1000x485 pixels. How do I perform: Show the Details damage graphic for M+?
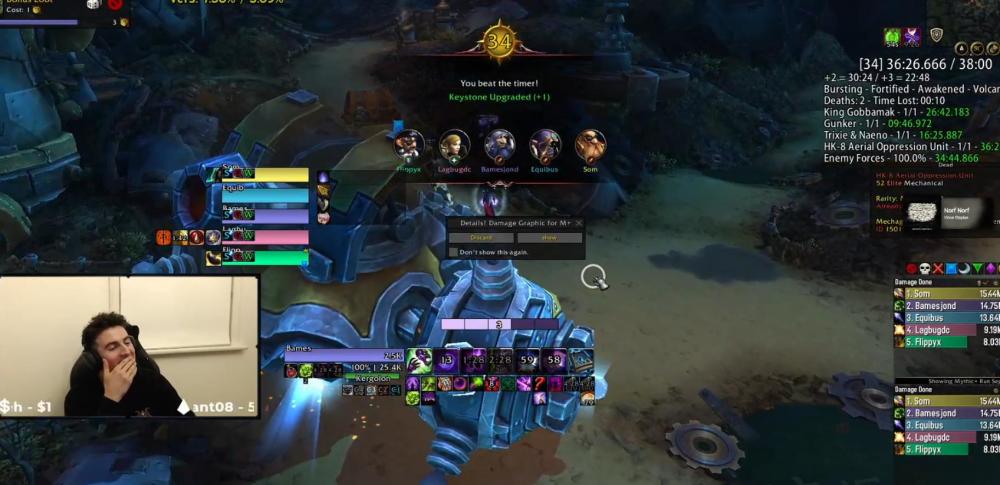[549, 238]
